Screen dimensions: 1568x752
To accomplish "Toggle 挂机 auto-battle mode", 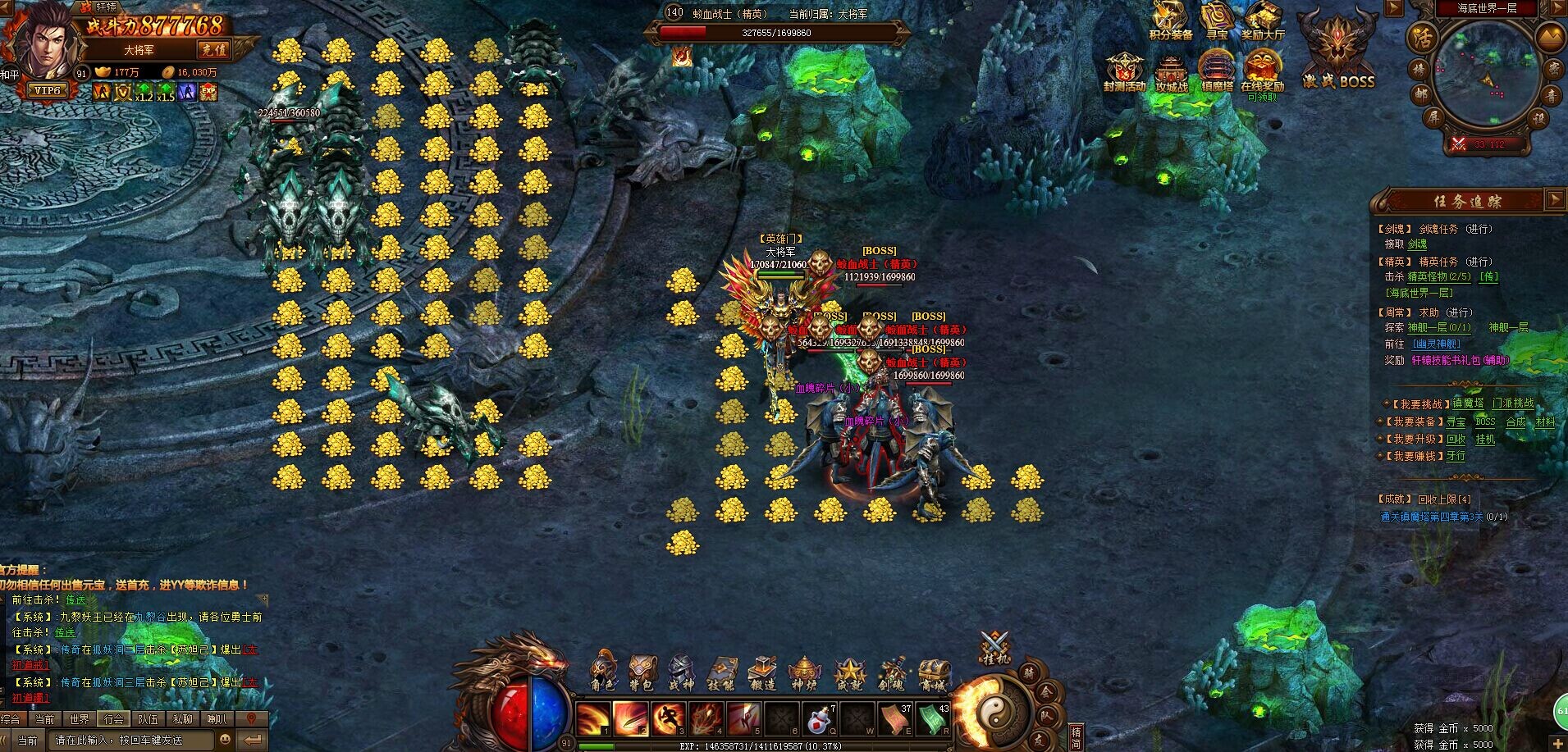I will pos(995,647).
